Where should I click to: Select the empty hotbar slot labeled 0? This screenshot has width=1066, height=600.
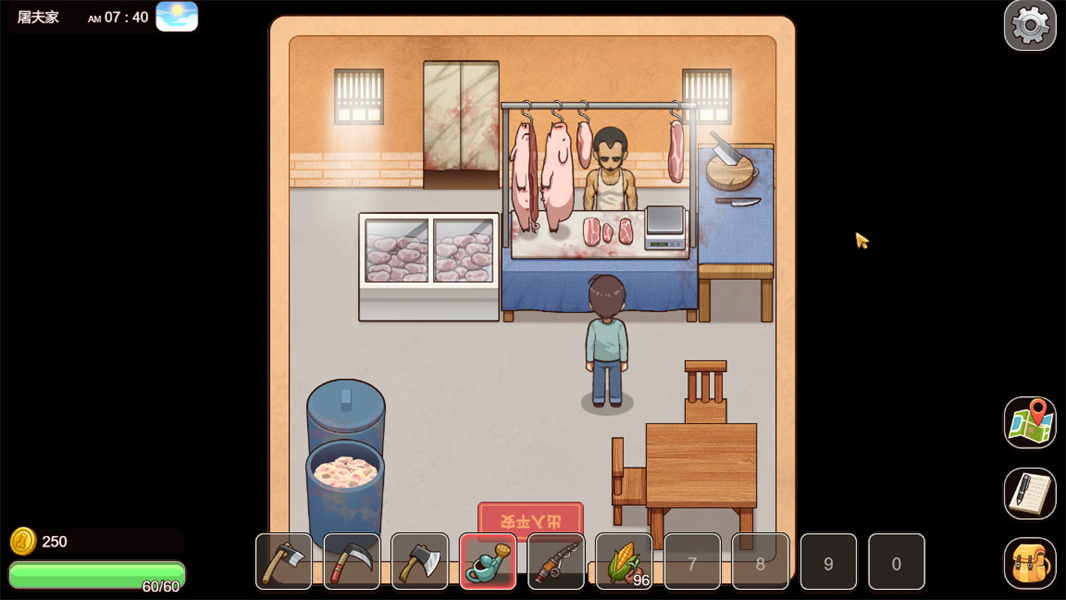click(896, 562)
